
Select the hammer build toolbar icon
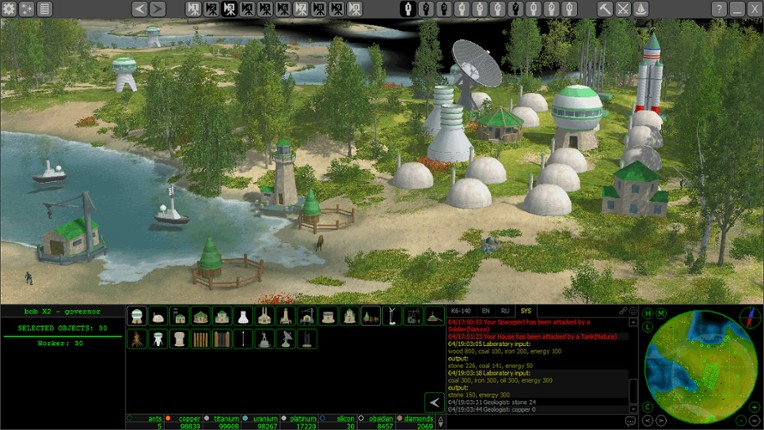click(605, 8)
